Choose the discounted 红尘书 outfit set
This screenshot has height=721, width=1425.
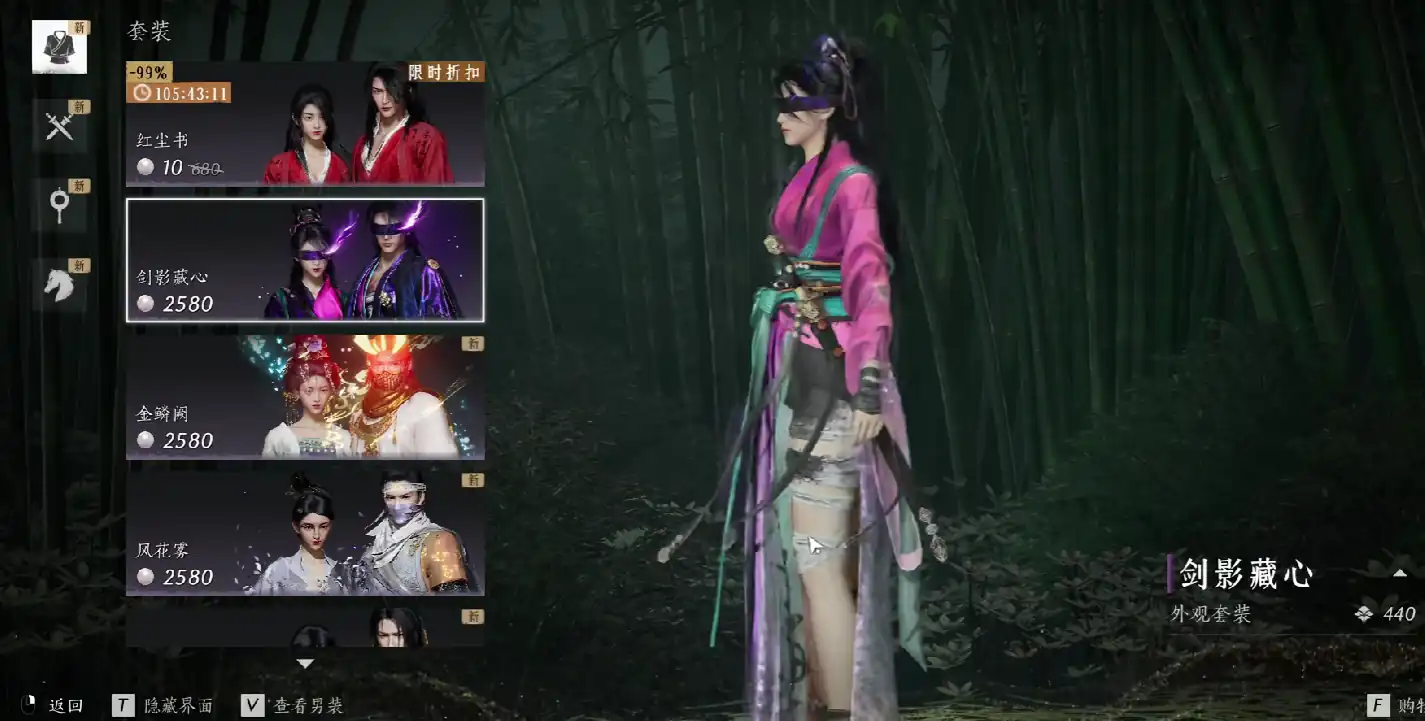305,124
